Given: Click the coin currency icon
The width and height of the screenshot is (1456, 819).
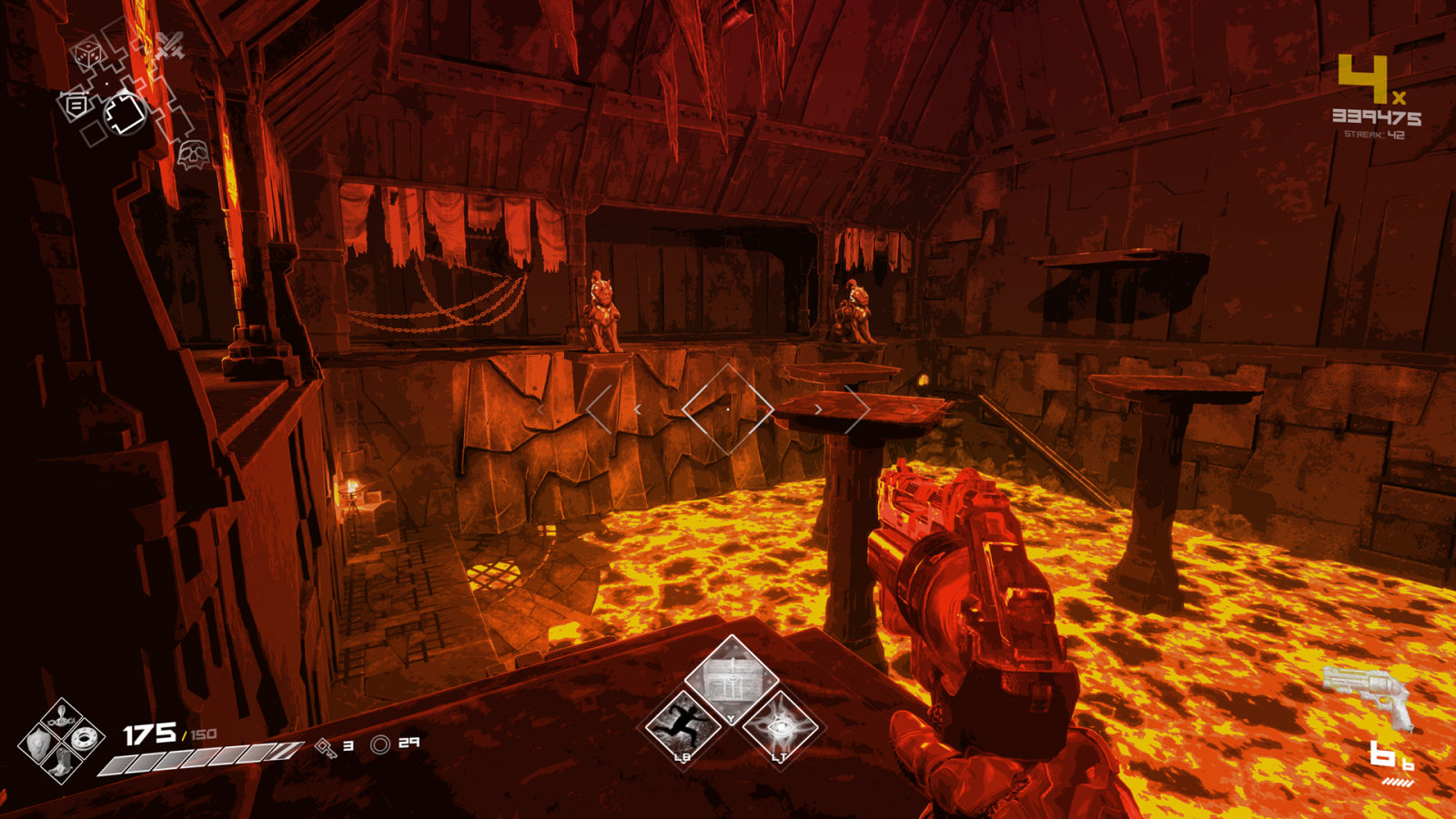Looking at the screenshot, I should (x=380, y=745).
